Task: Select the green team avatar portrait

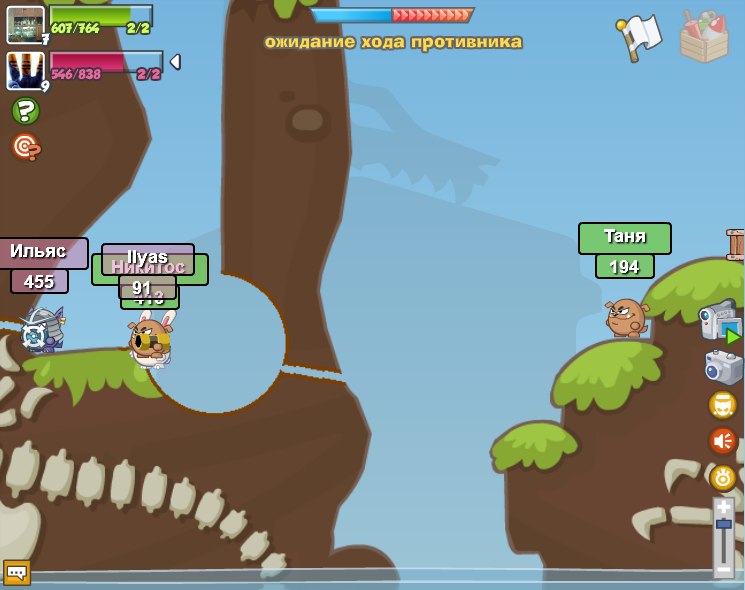Action: 25,24
